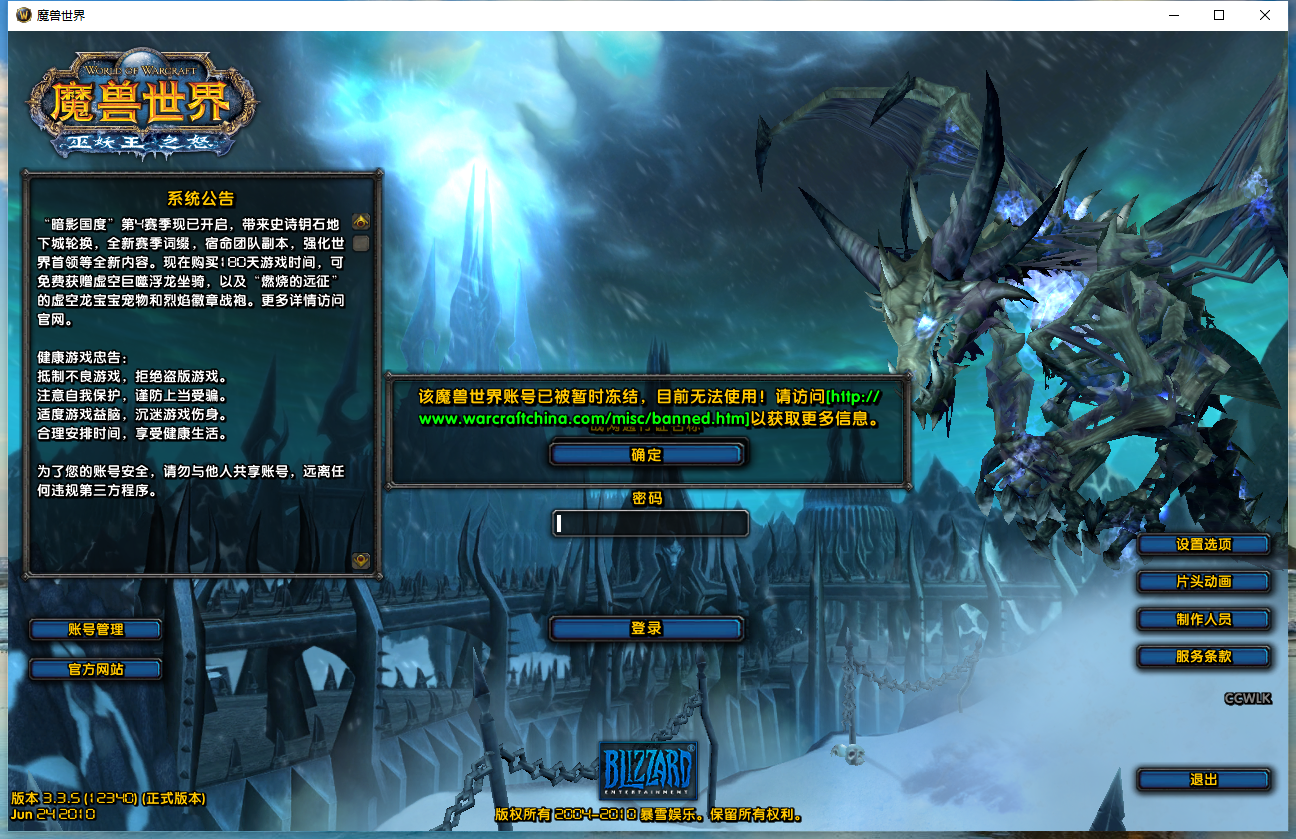Open 账号管理 account management

tap(94, 629)
